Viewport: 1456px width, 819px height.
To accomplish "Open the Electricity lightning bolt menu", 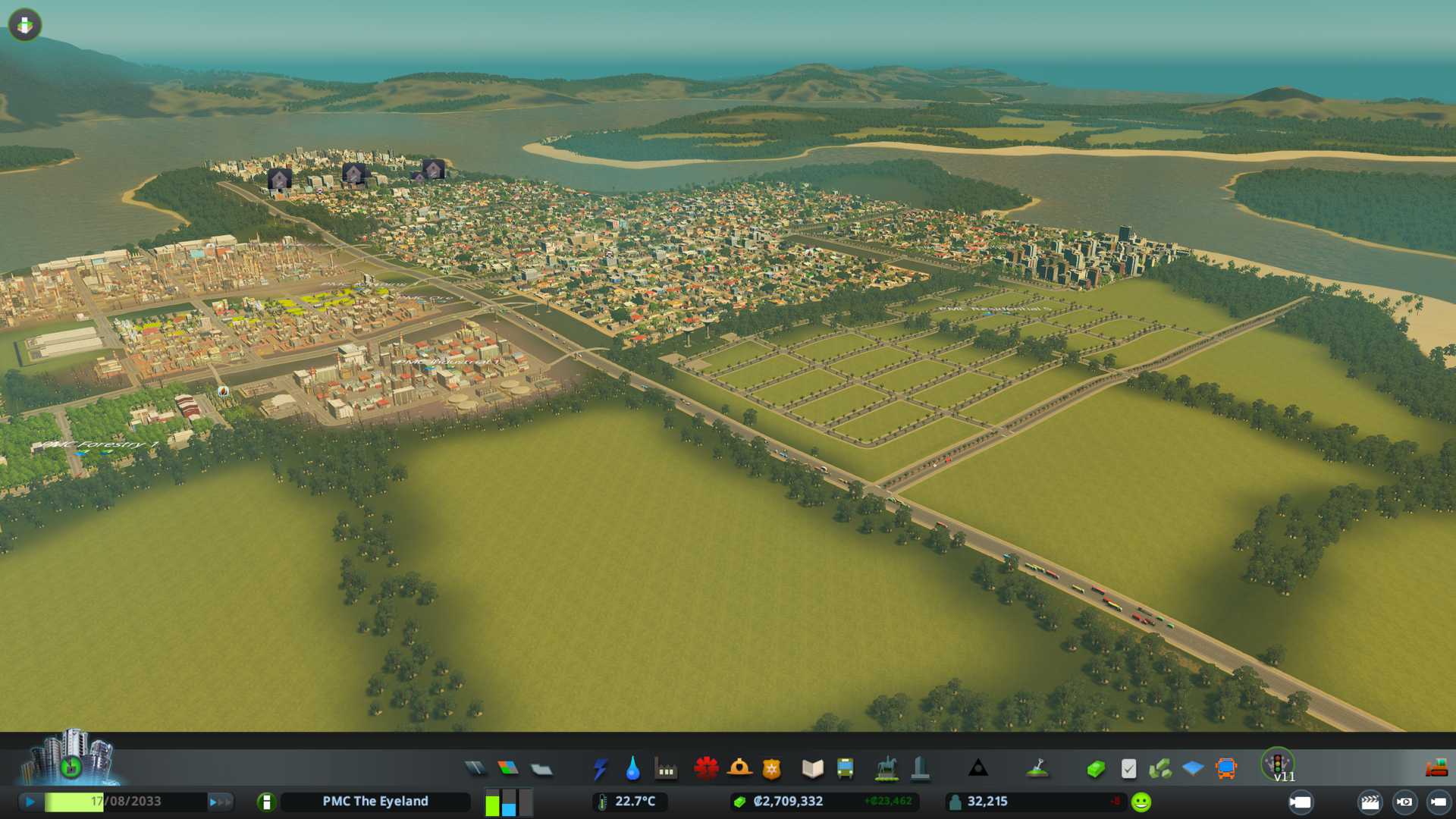I will [x=600, y=769].
